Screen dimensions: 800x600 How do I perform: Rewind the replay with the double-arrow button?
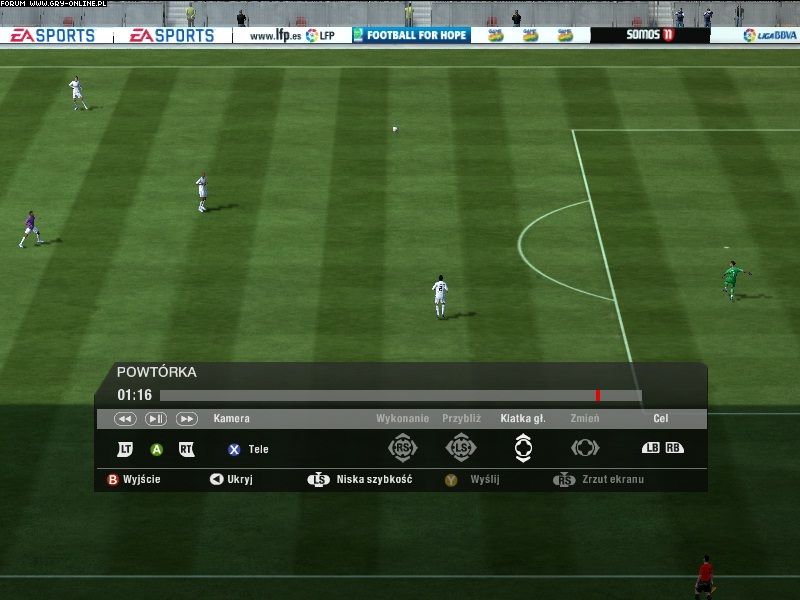pos(125,419)
